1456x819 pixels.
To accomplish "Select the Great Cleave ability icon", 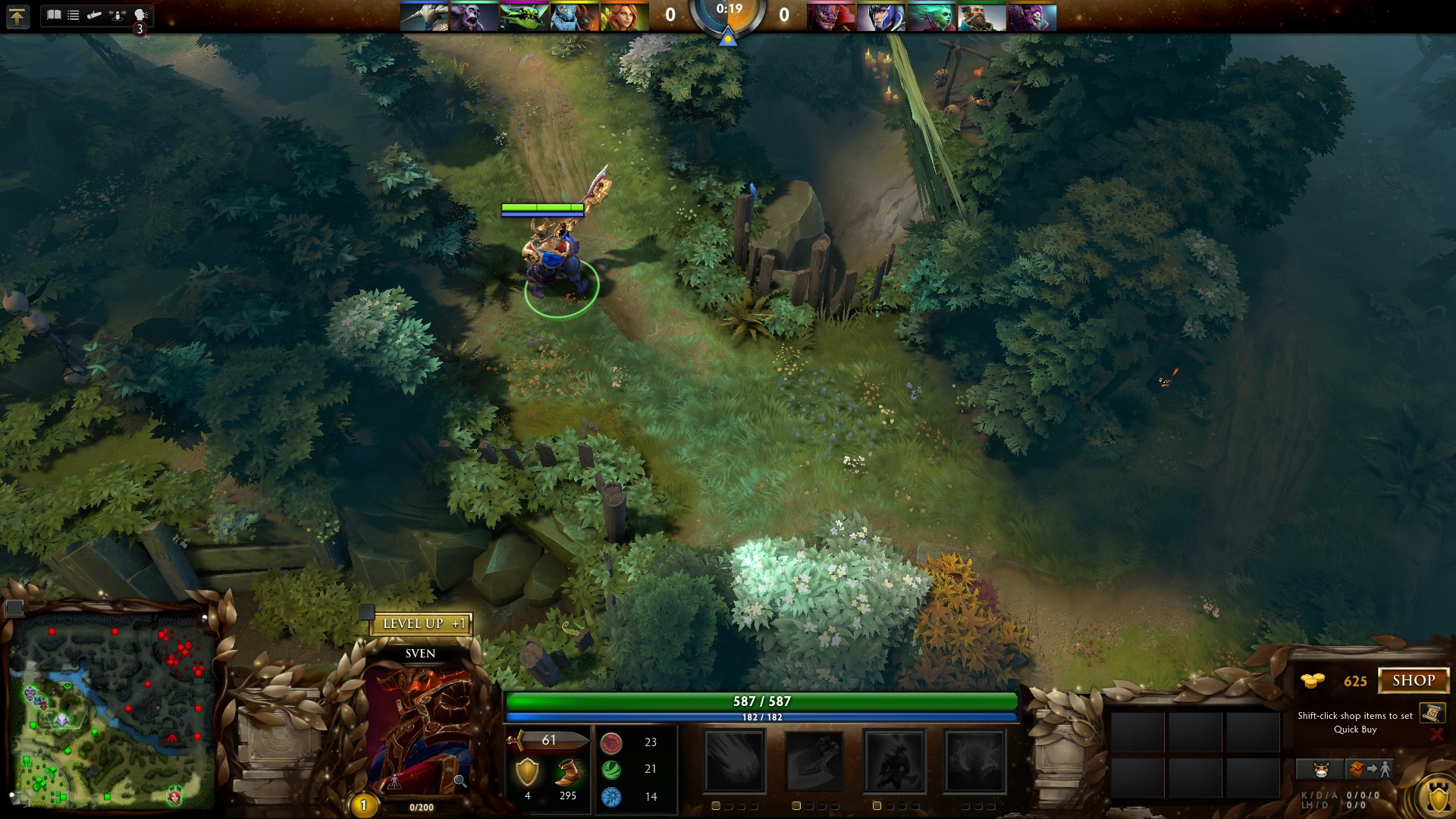I will (814, 761).
